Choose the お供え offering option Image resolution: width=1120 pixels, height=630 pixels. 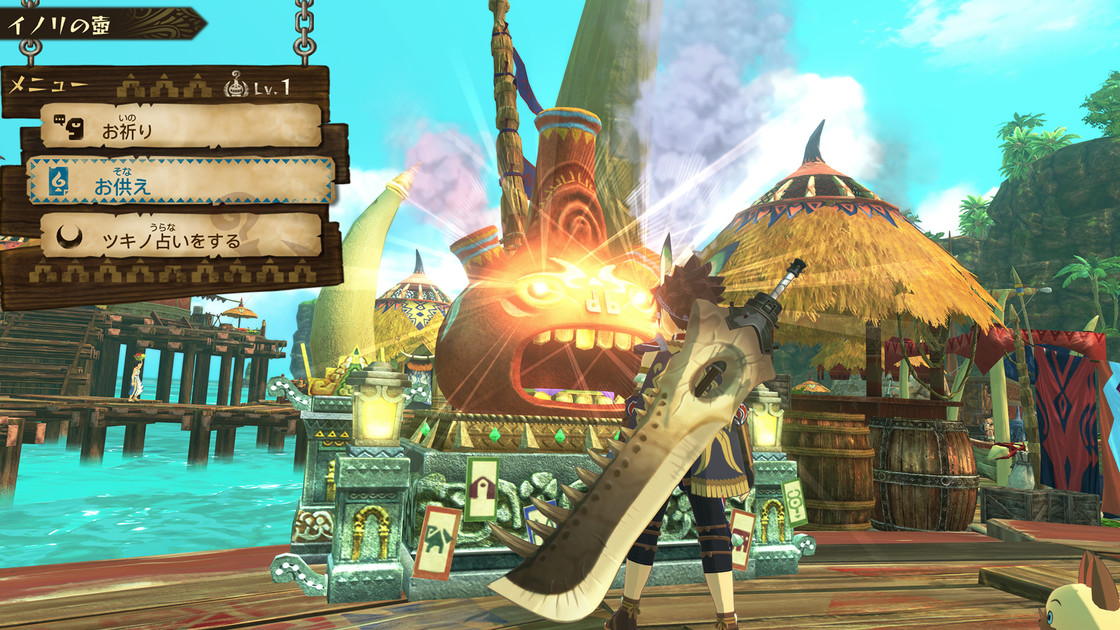(x=181, y=181)
